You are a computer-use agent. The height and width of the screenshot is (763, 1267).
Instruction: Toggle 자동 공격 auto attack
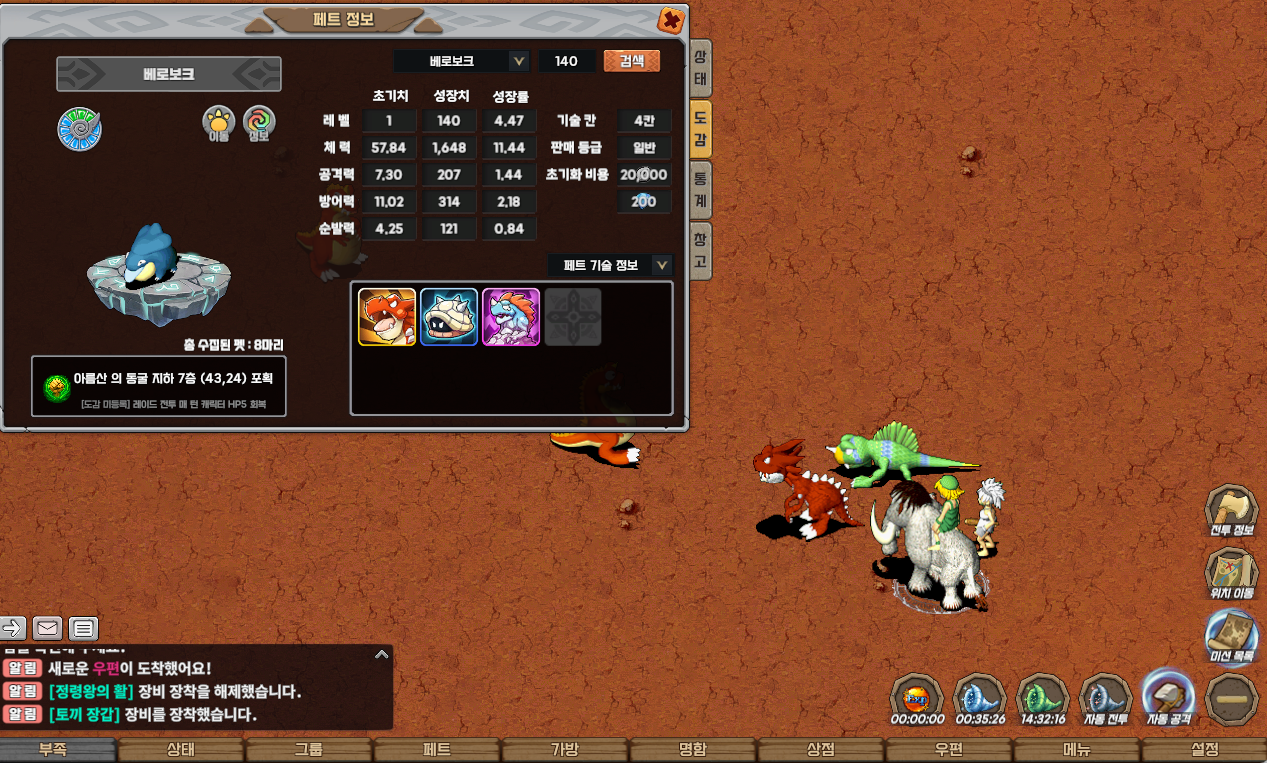[1167, 697]
